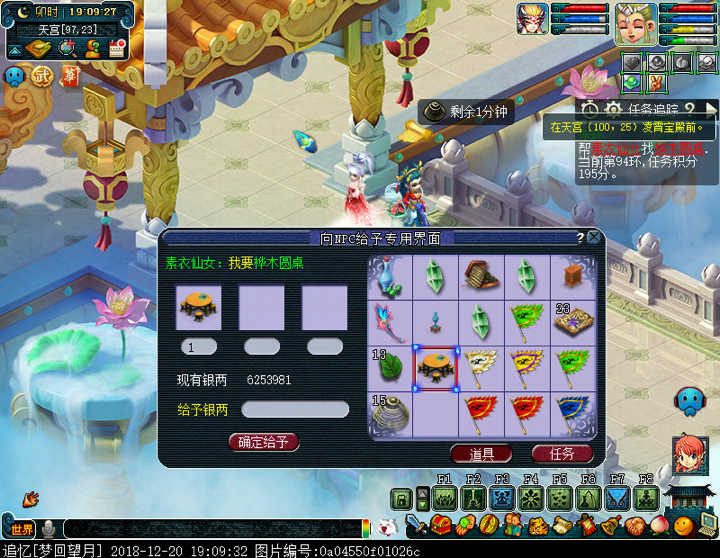Select the blue potion bottle item
The width and height of the screenshot is (720, 558).
coord(390,276)
